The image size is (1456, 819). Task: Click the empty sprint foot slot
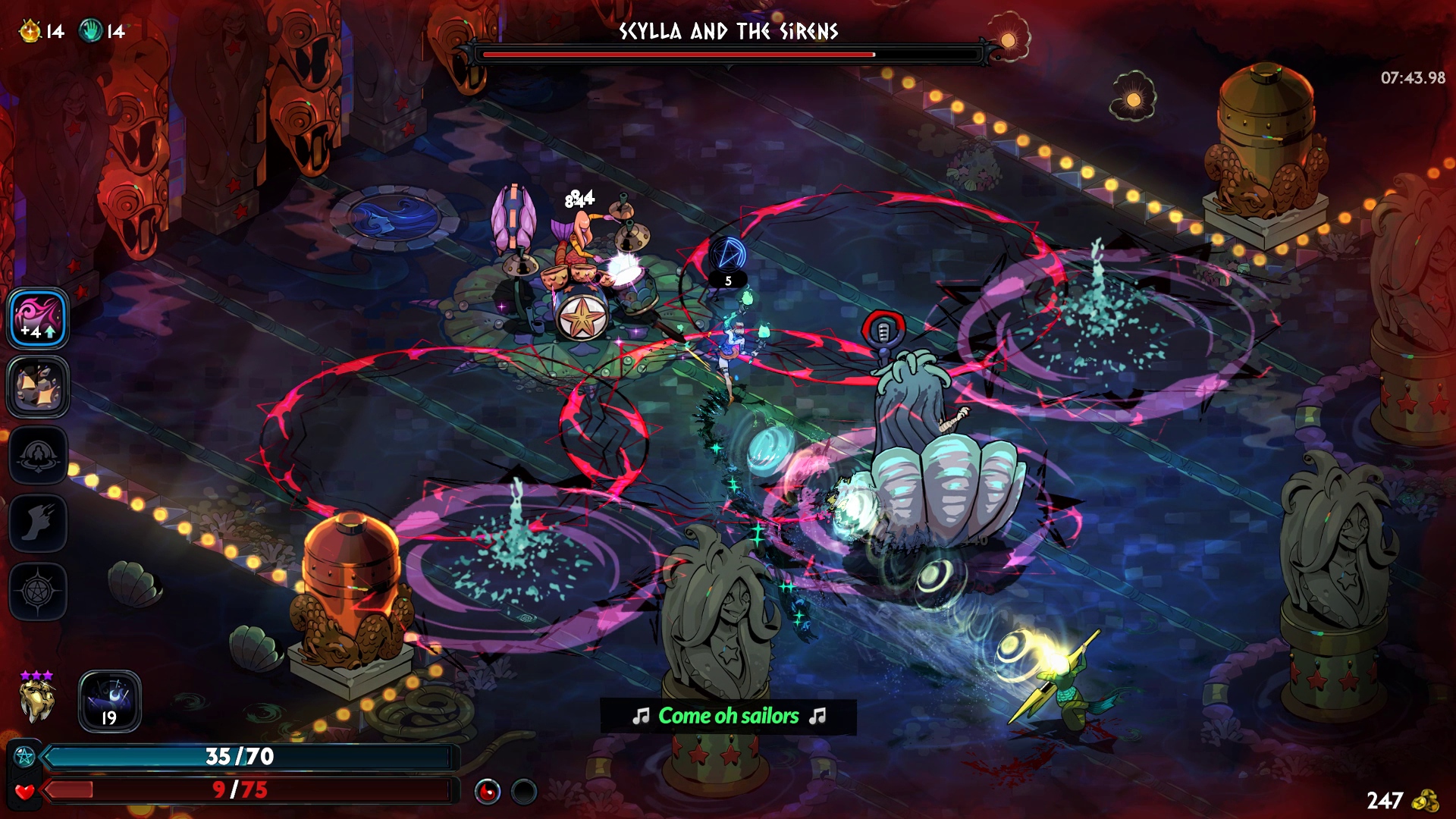coord(38,522)
